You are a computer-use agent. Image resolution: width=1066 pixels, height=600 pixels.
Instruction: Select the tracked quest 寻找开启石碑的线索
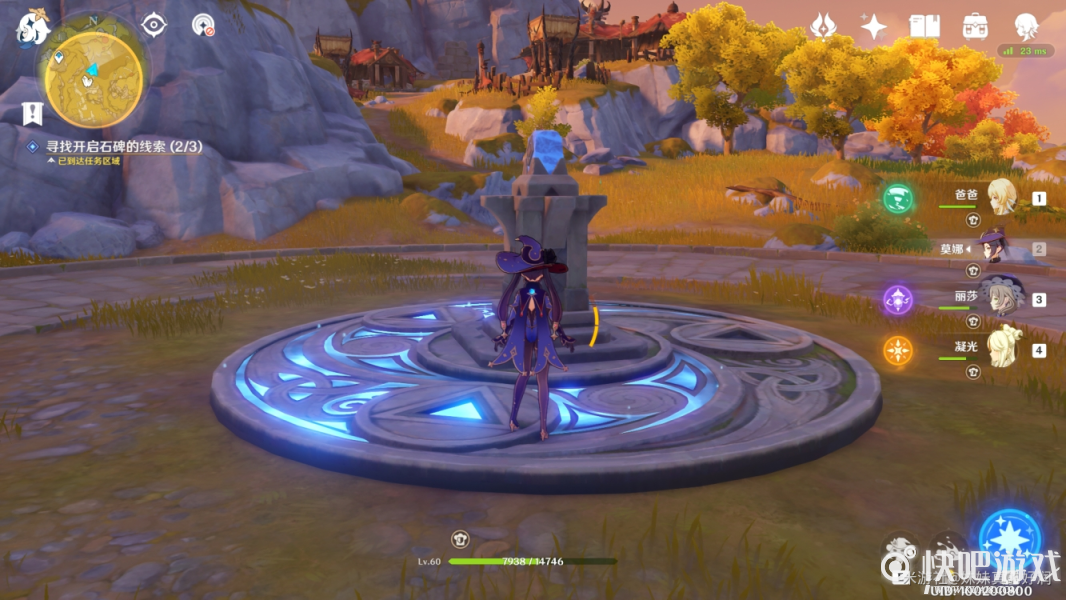tap(123, 146)
